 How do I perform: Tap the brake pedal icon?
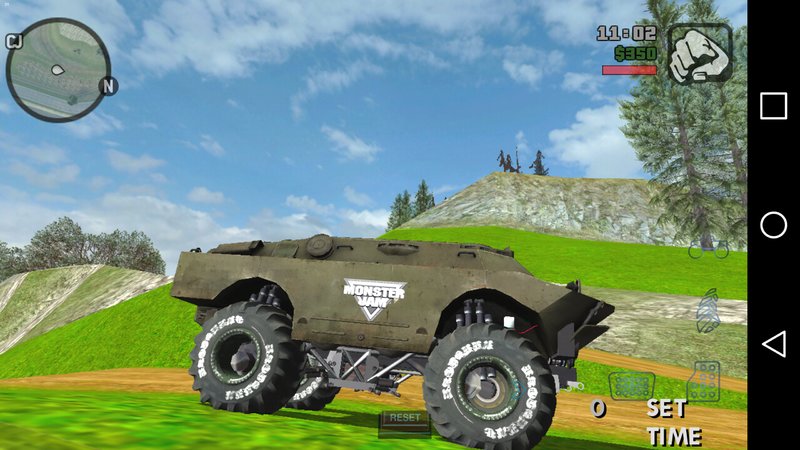pyautogui.click(x=632, y=385)
